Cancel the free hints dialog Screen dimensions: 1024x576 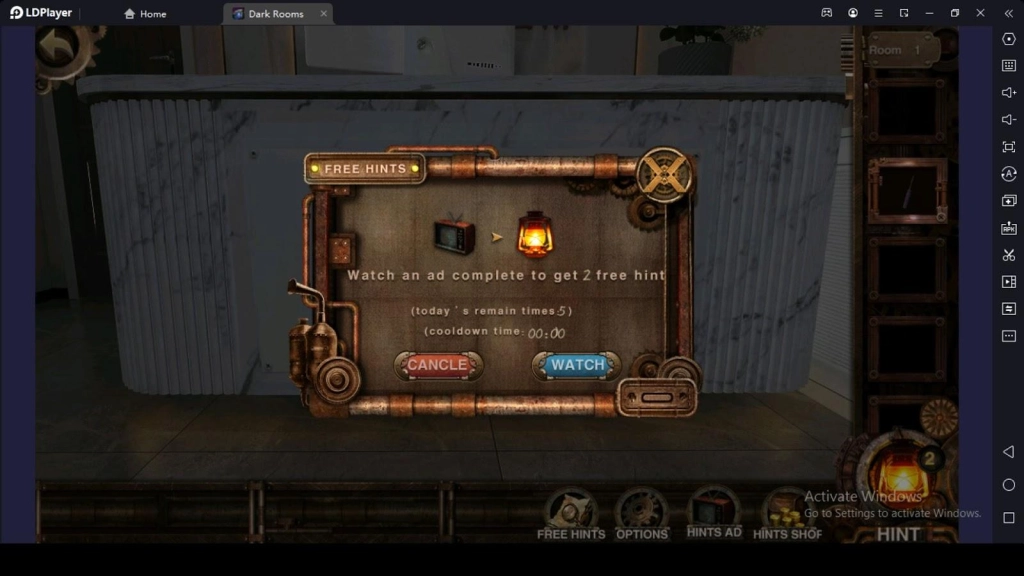[x=437, y=365]
